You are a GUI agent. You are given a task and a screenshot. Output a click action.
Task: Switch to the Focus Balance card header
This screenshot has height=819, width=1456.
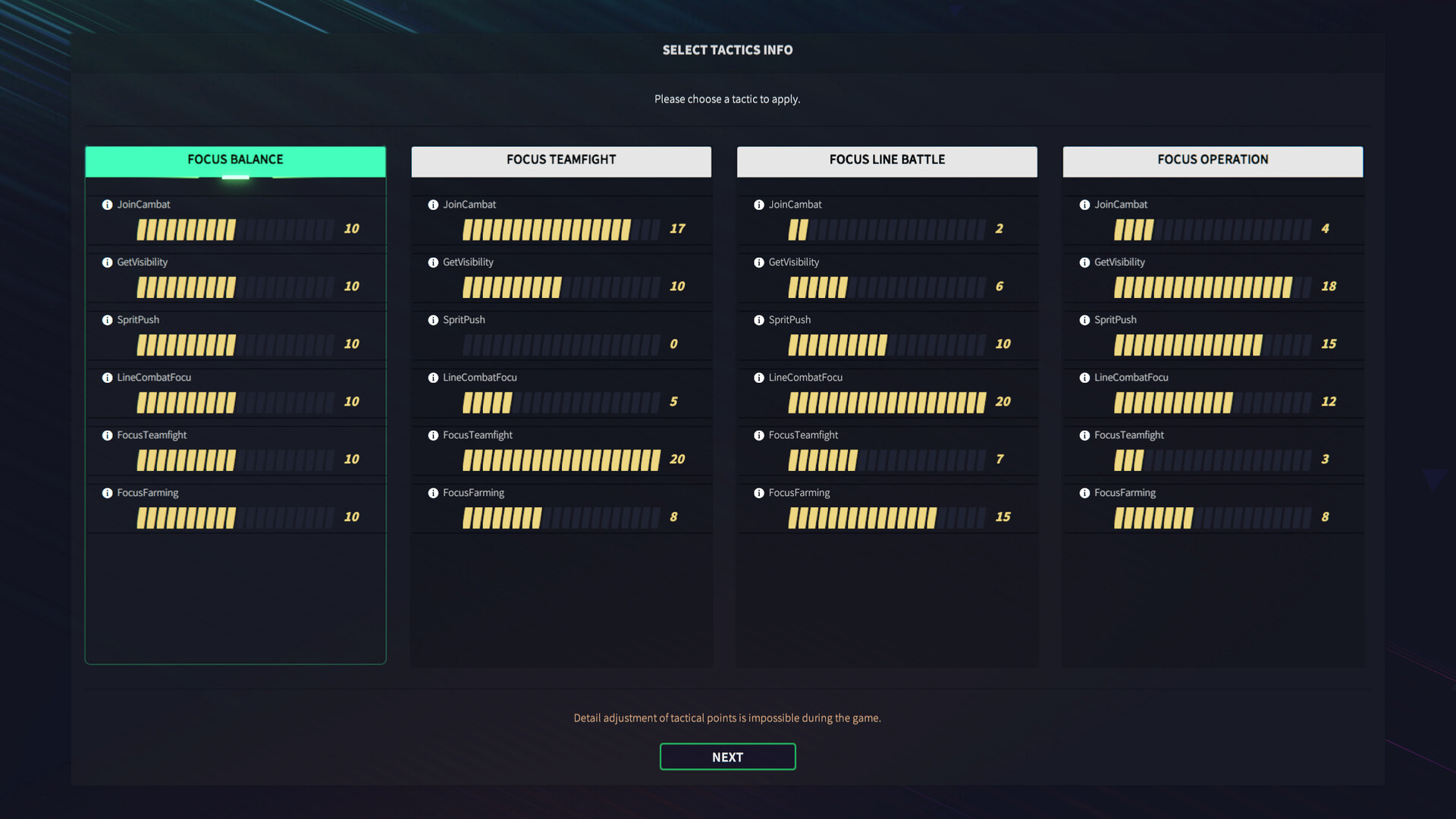click(235, 160)
